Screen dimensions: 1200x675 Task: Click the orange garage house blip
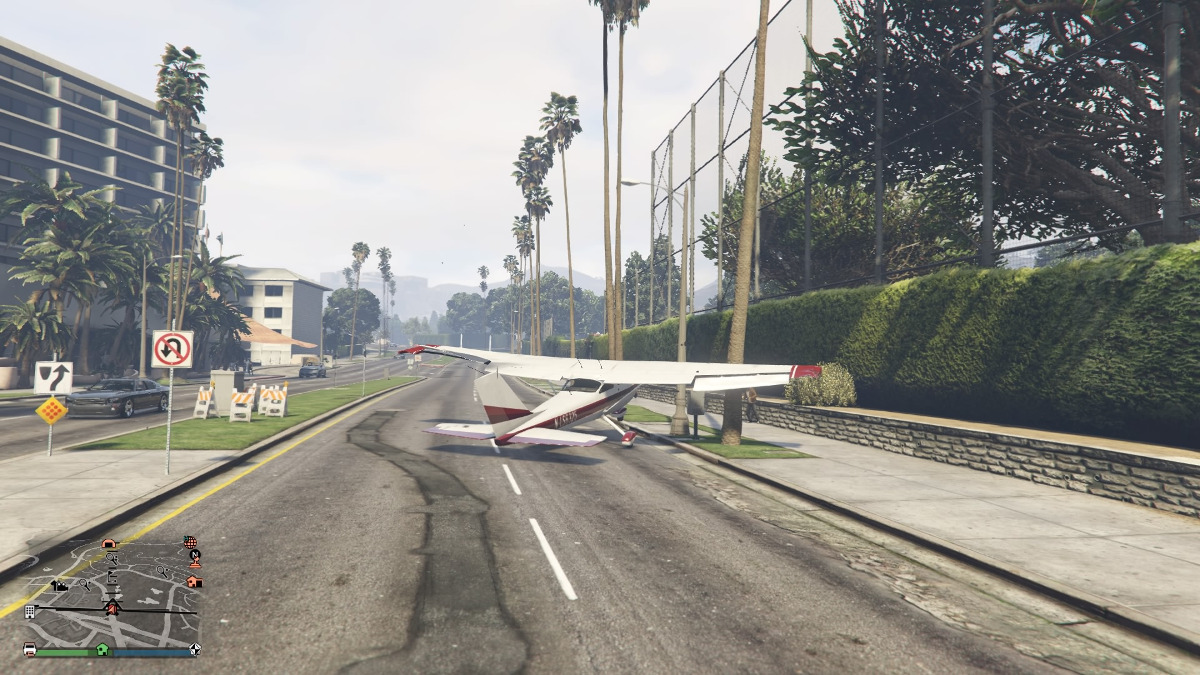pos(194,581)
